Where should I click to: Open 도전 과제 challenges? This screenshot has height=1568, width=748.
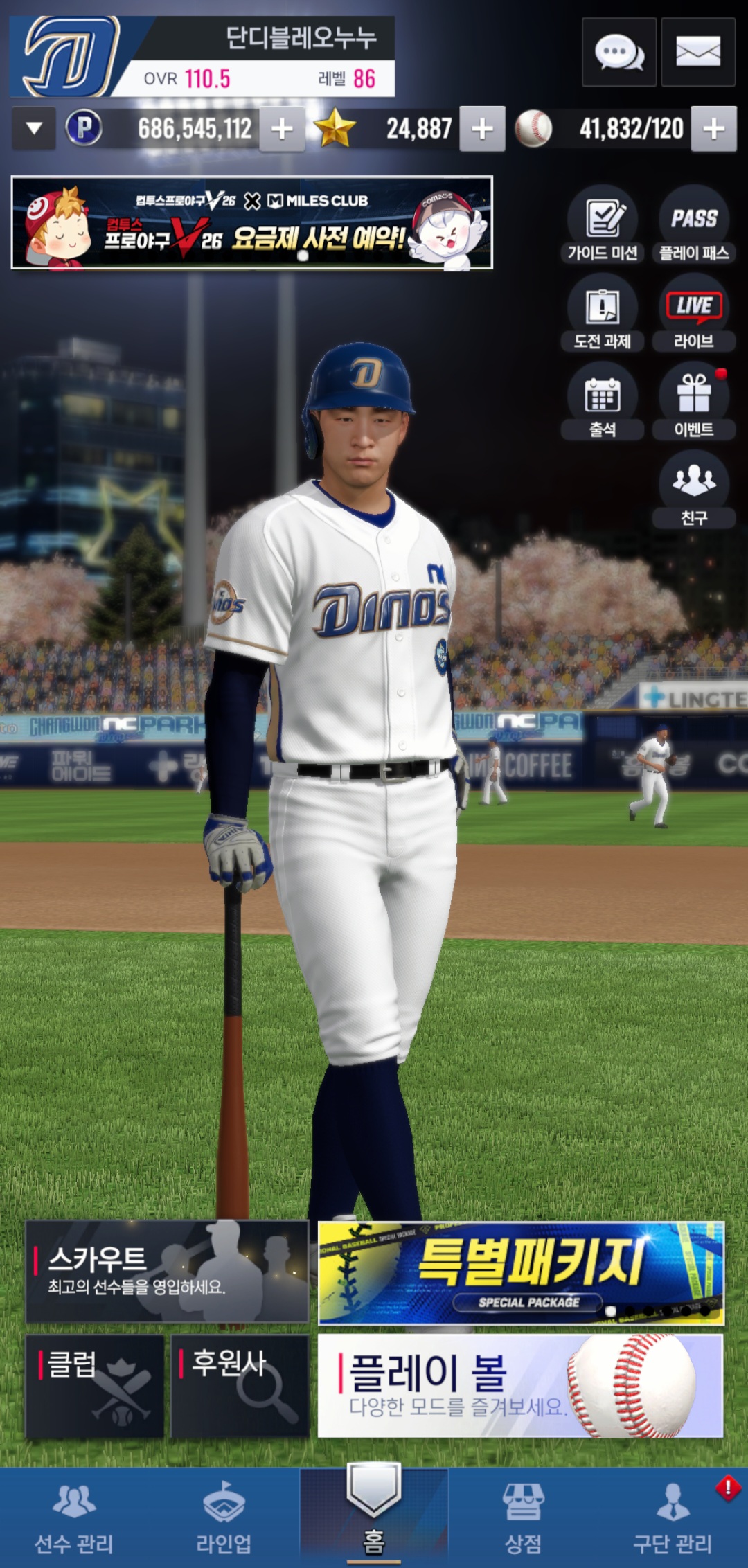(x=603, y=313)
